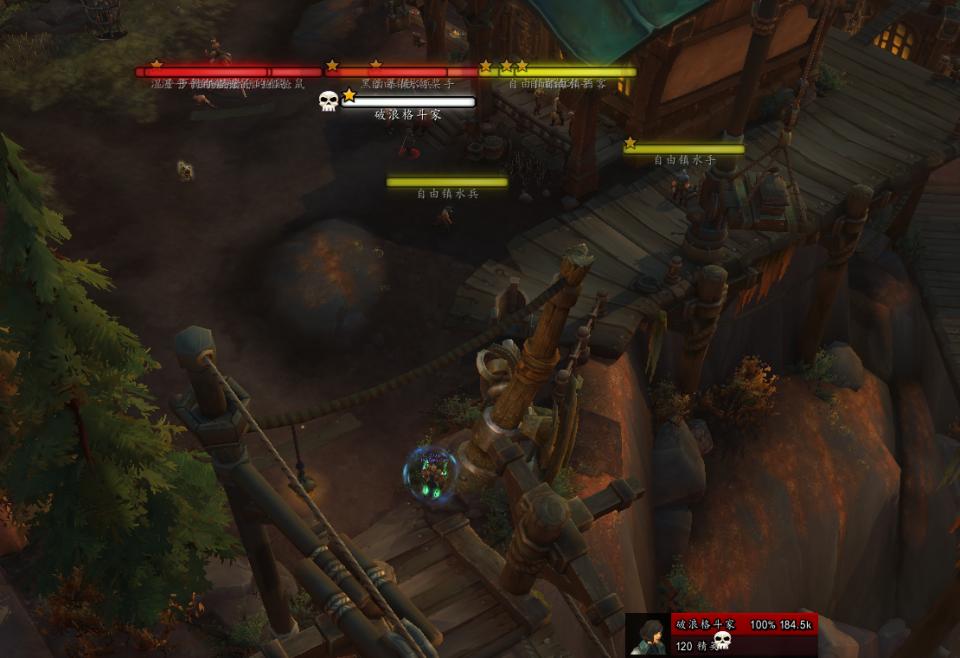Select the 自由镇水兵 nameplate
The image size is (960, 658).
[447, 182]
